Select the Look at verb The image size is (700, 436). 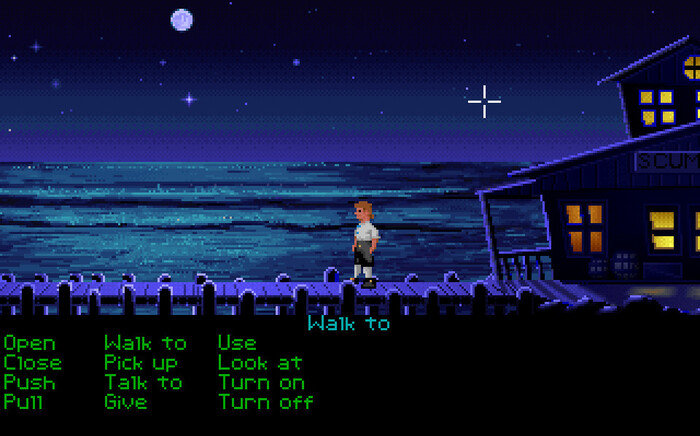[260, 363]
